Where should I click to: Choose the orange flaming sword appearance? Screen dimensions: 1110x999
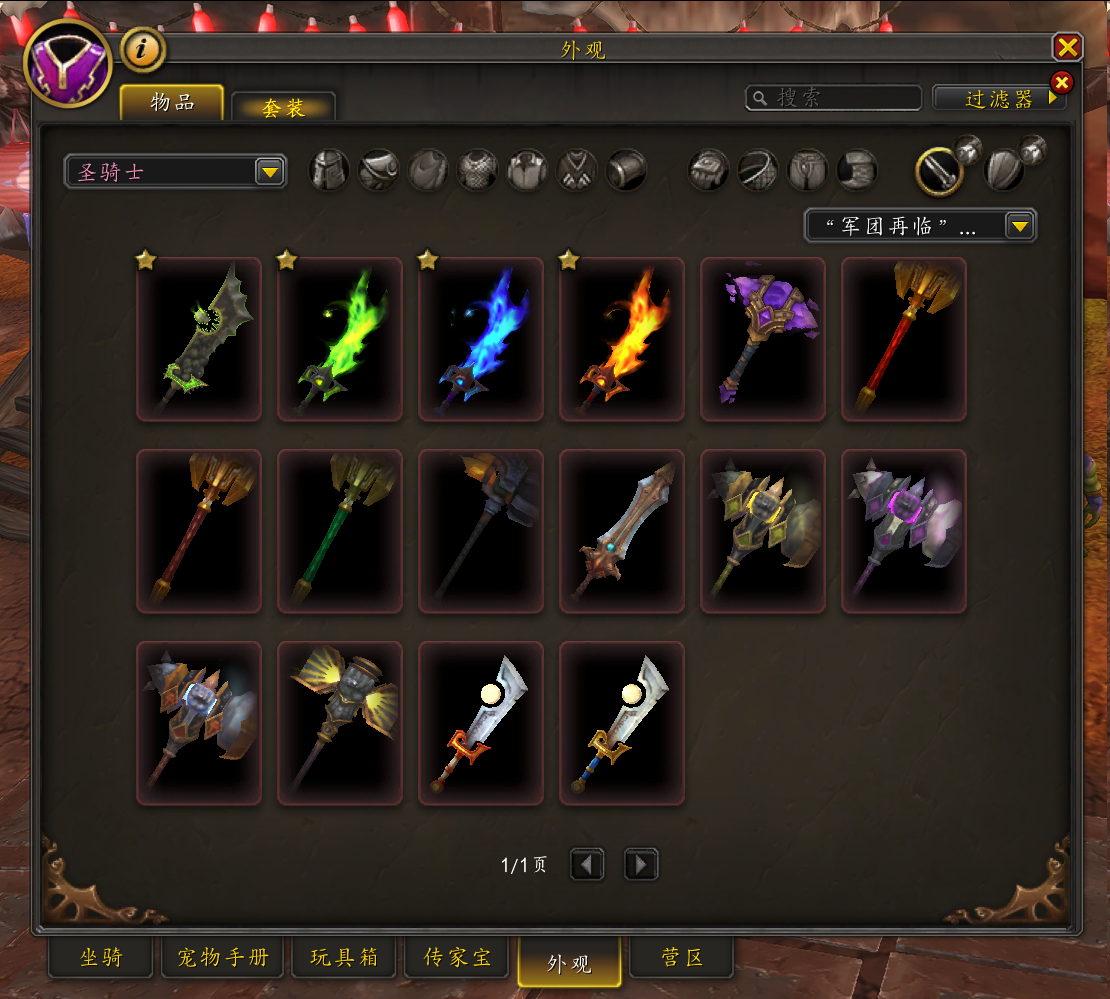point(622,339)
